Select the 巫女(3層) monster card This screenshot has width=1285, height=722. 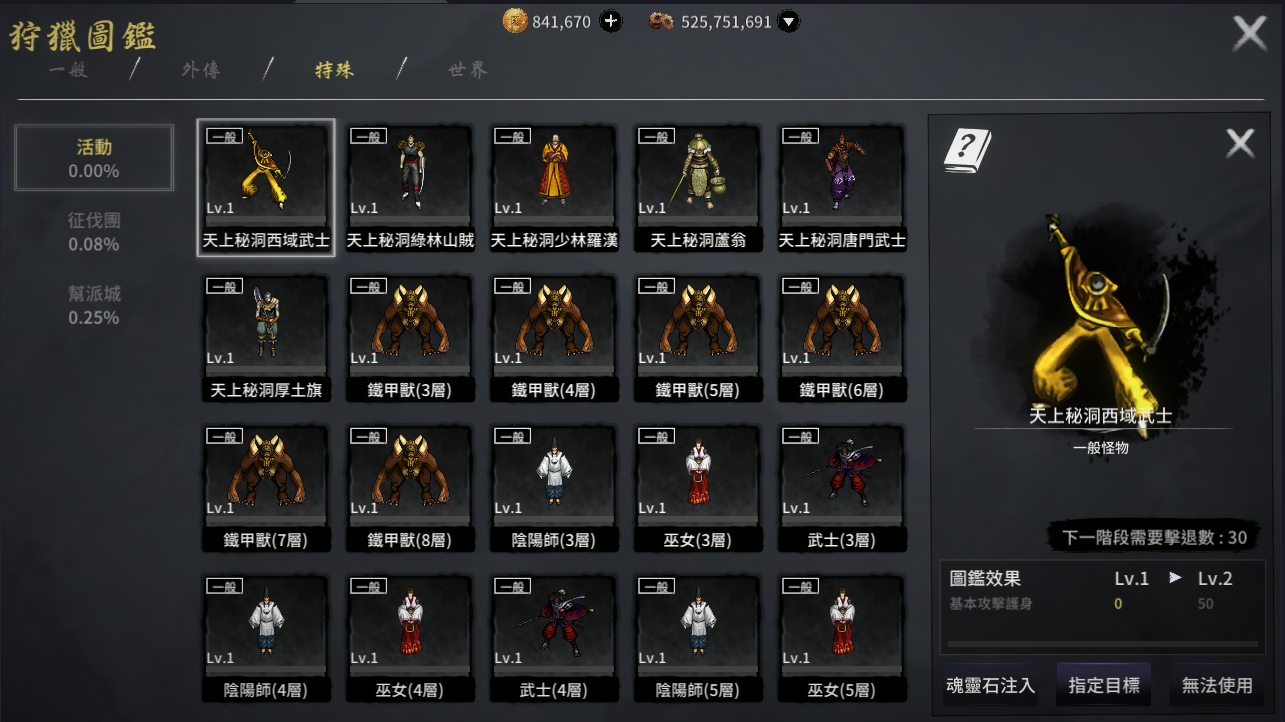(698, 487)
